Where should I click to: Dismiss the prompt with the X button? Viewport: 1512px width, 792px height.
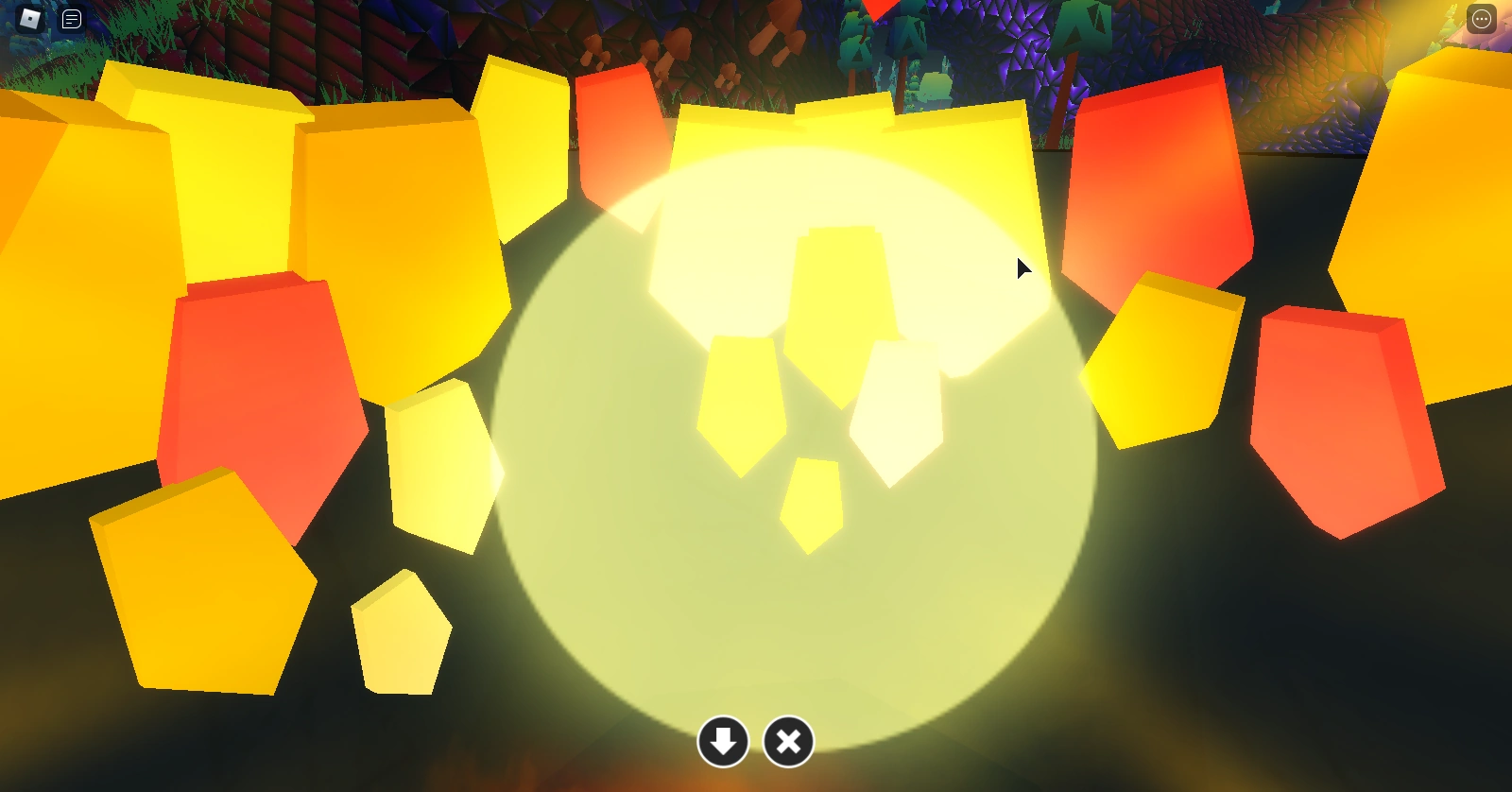(x=787, y=742)
